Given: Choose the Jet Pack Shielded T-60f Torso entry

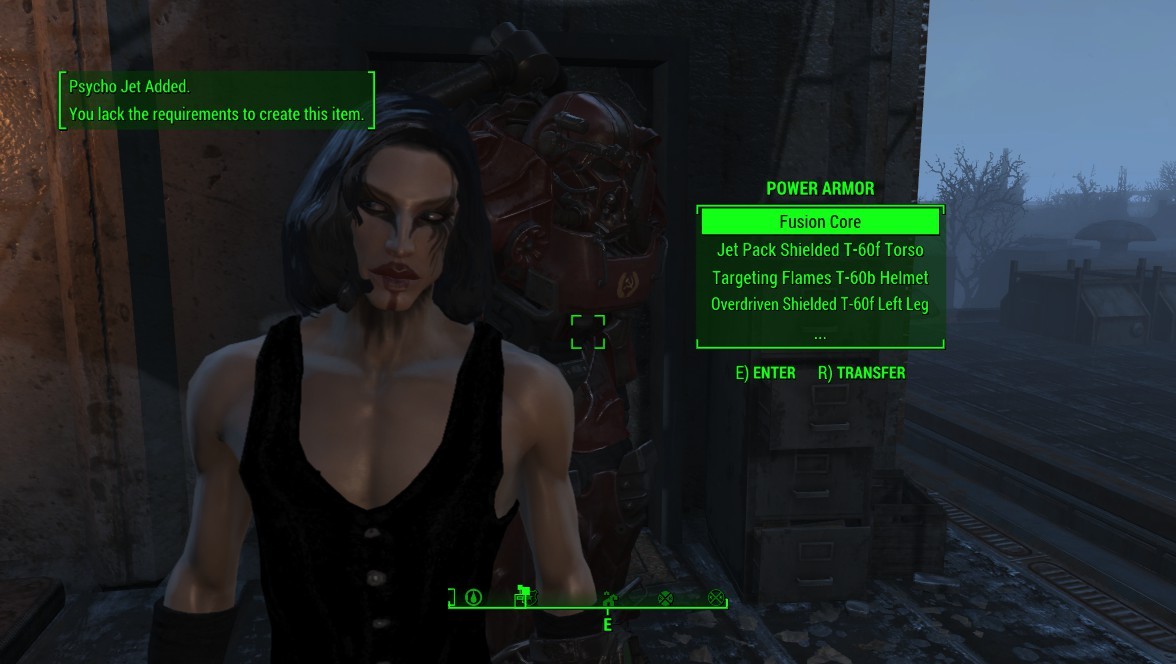Looking at the screenshot, I should coord(820,250).
